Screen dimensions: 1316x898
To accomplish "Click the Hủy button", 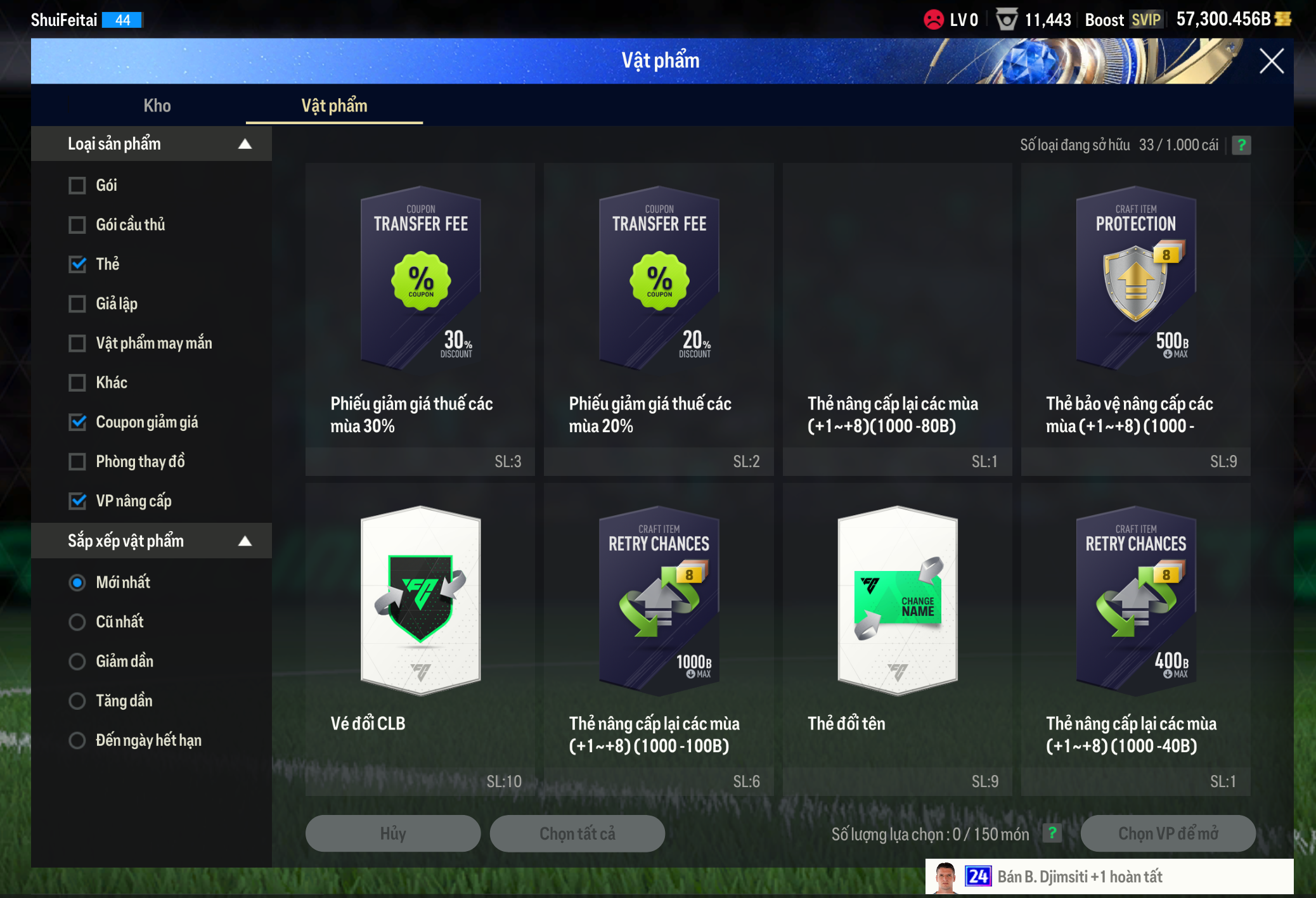I will 392,833.
